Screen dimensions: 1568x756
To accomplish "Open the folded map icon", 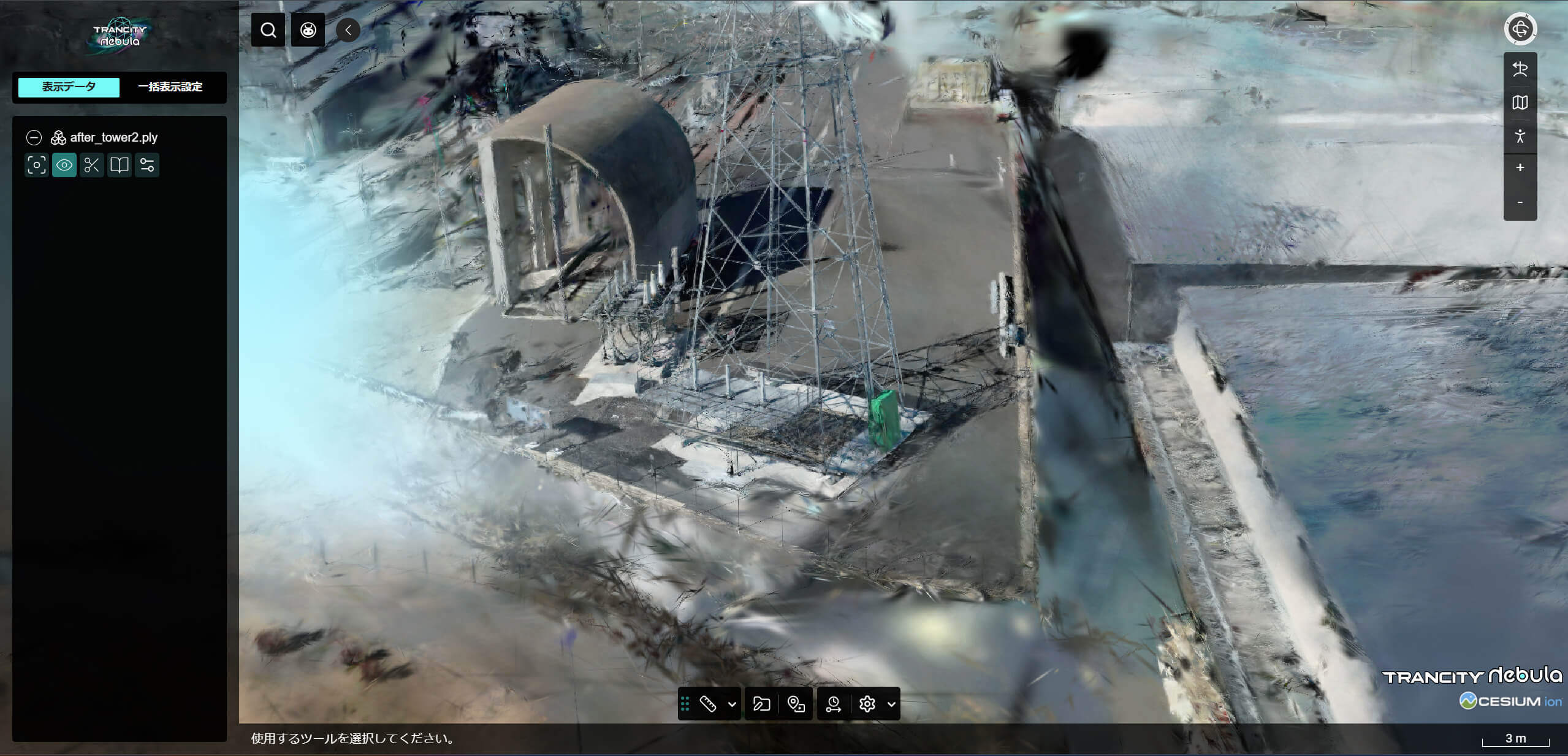I will click(1520, 102).
